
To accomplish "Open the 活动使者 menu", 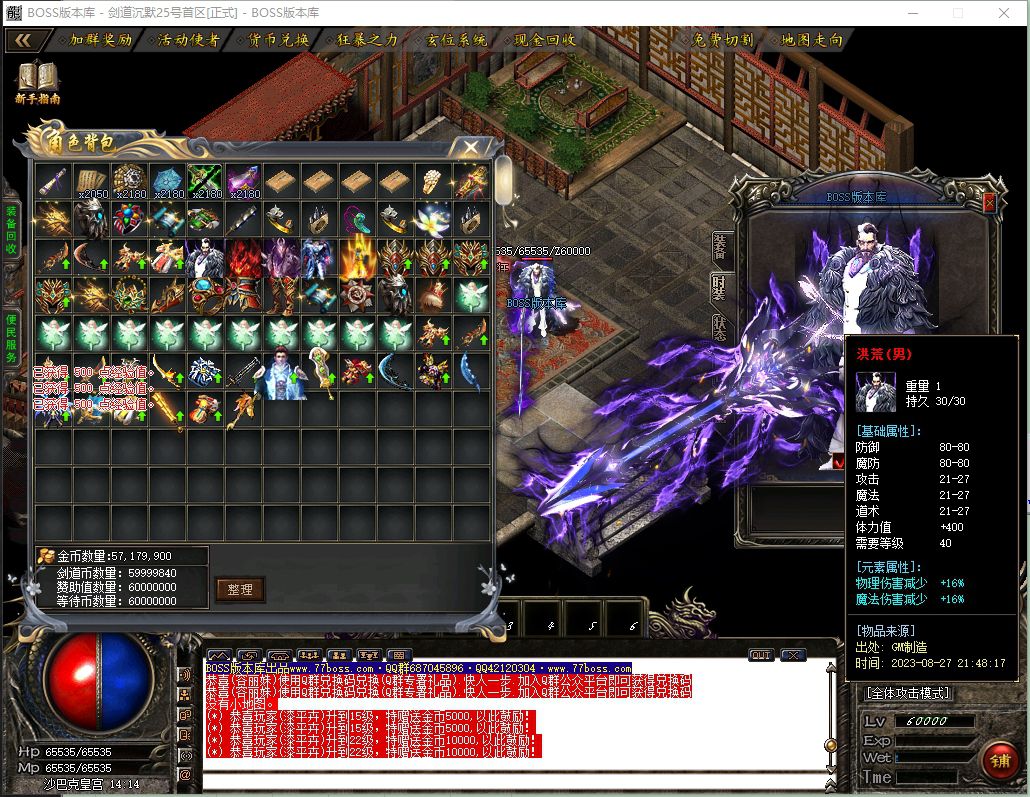I will 189,40.
